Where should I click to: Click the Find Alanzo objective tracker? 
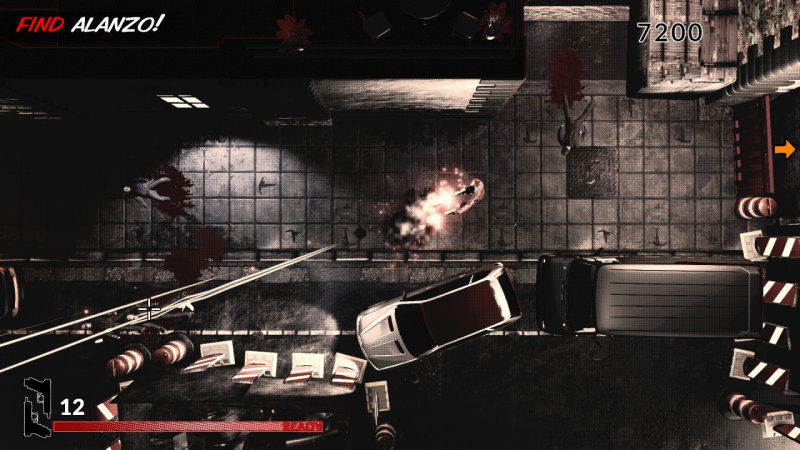[x=90, y=22]
